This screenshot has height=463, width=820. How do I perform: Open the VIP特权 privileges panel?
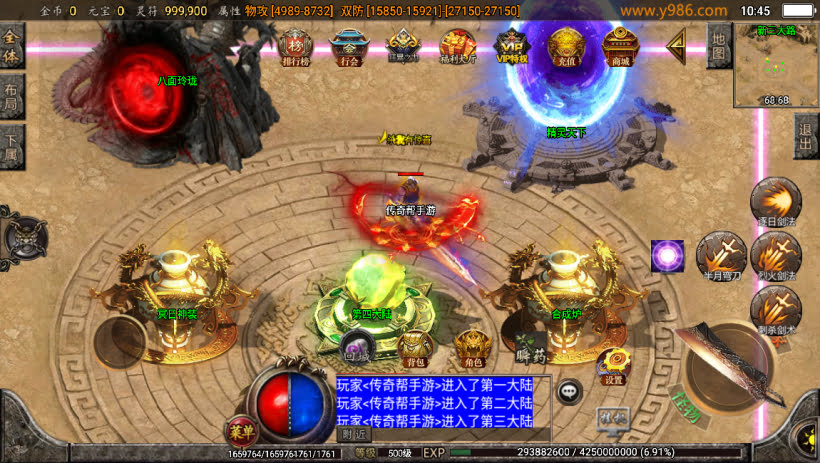512,45
